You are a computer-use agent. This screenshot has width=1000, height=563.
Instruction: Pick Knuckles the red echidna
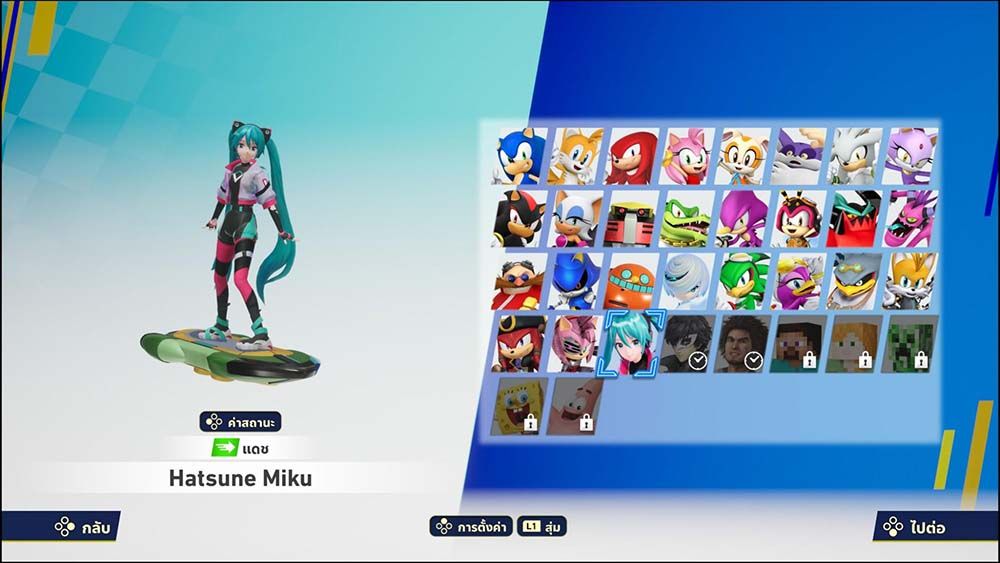631,157
